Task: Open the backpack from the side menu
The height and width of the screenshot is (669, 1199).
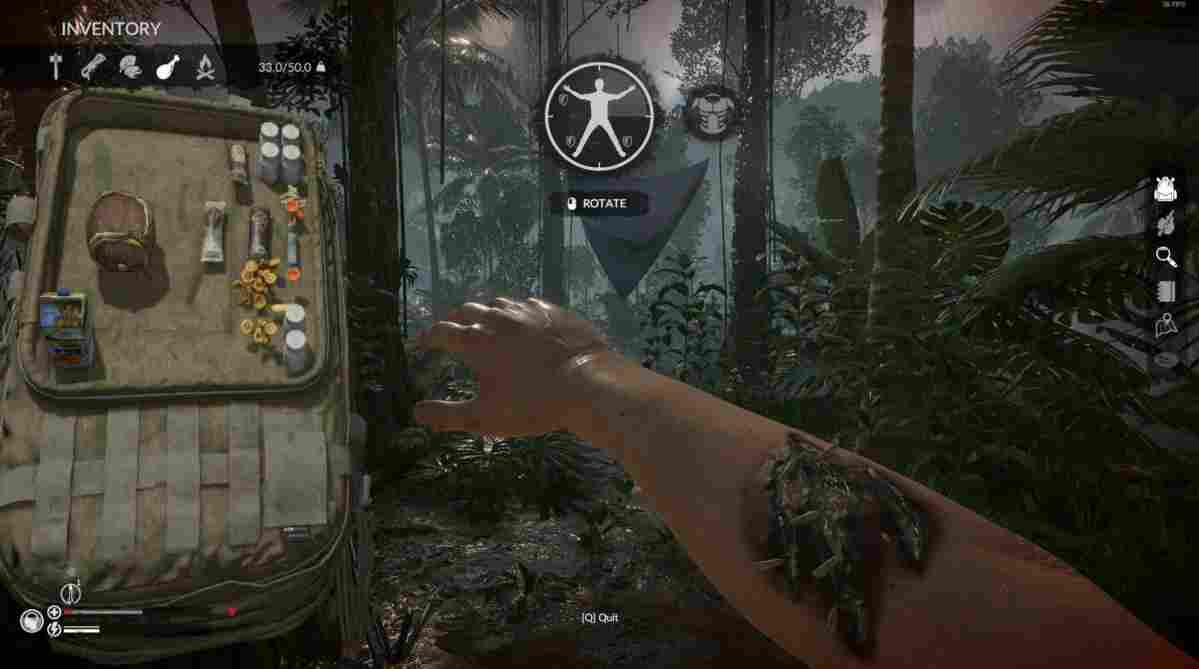Action: coord(1166,190)
